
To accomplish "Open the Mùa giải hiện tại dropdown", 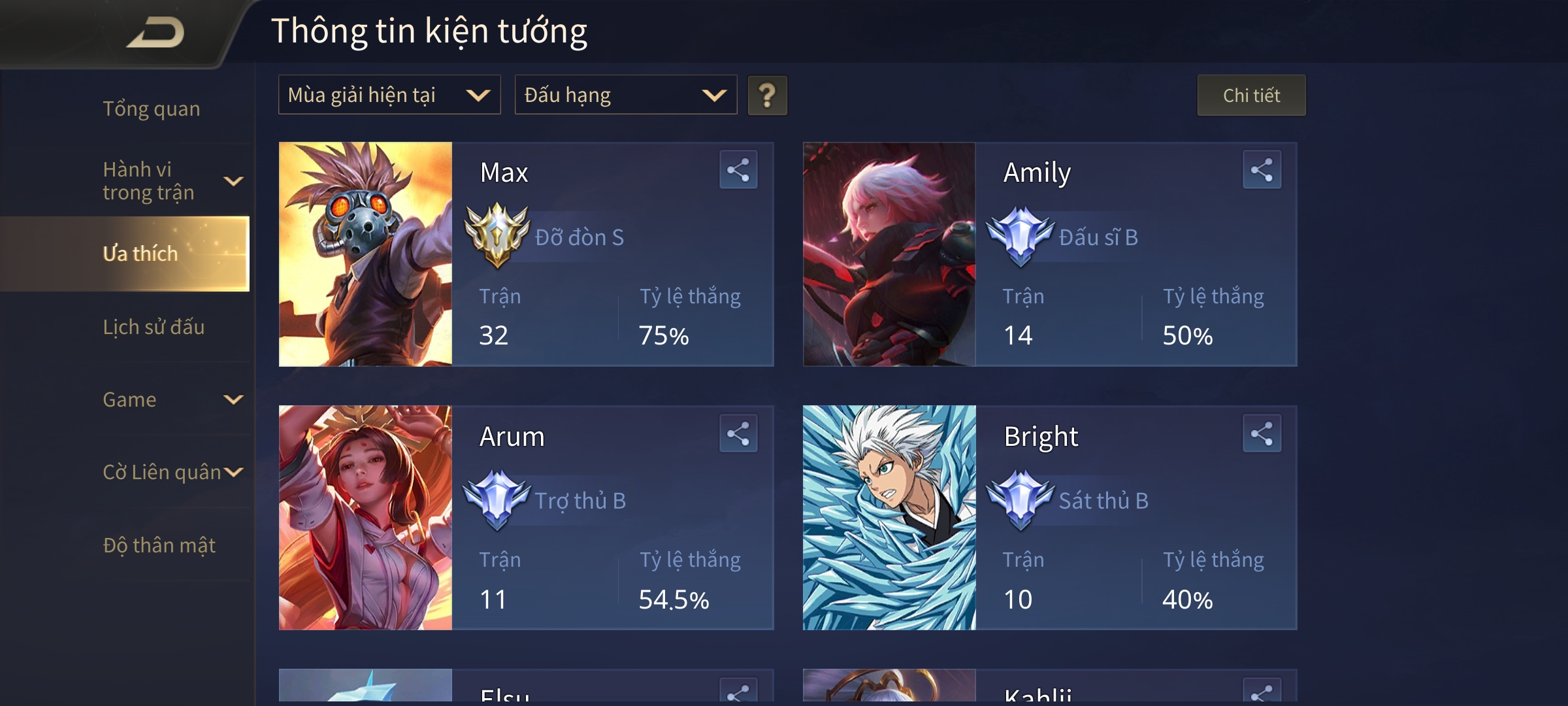I will 389,95.
